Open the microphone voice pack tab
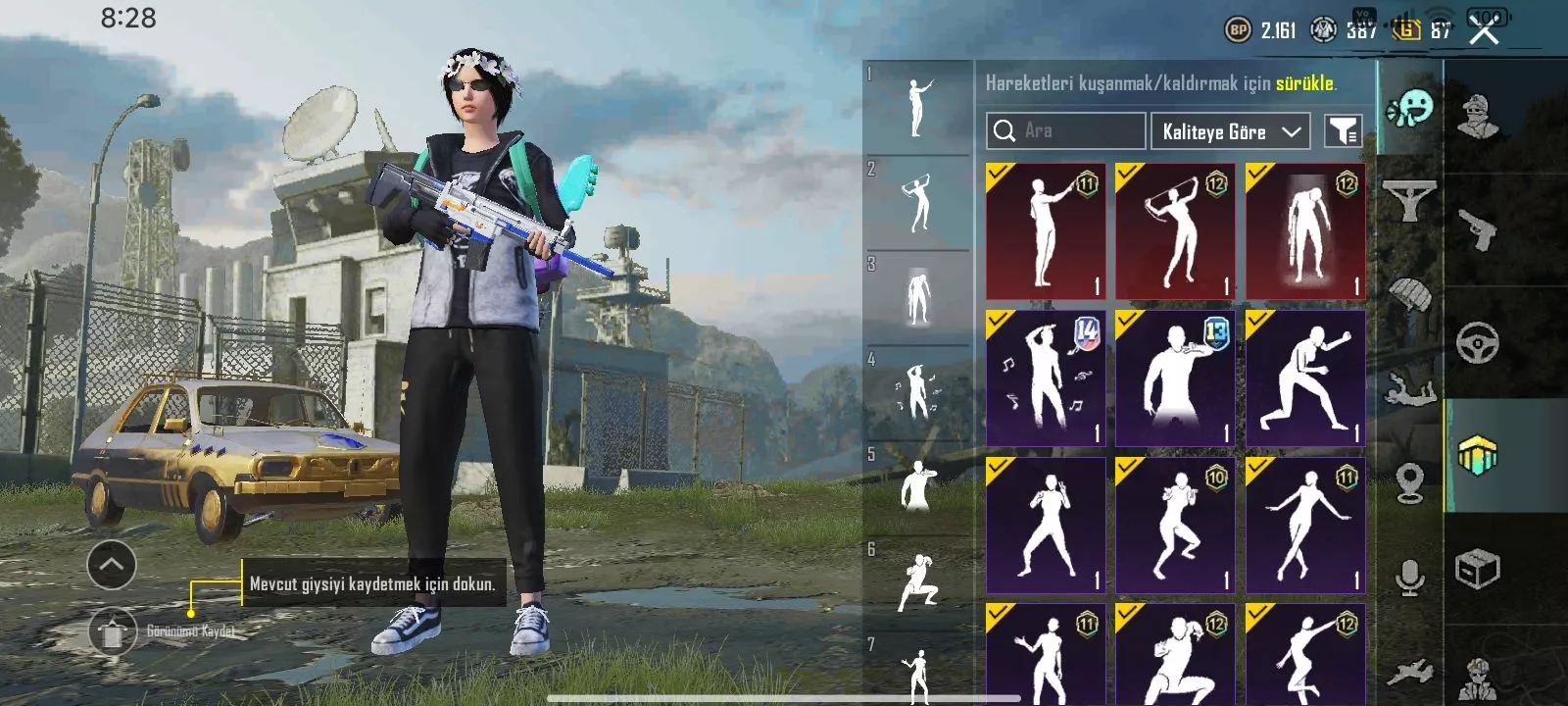 (x=1409, y=579)
